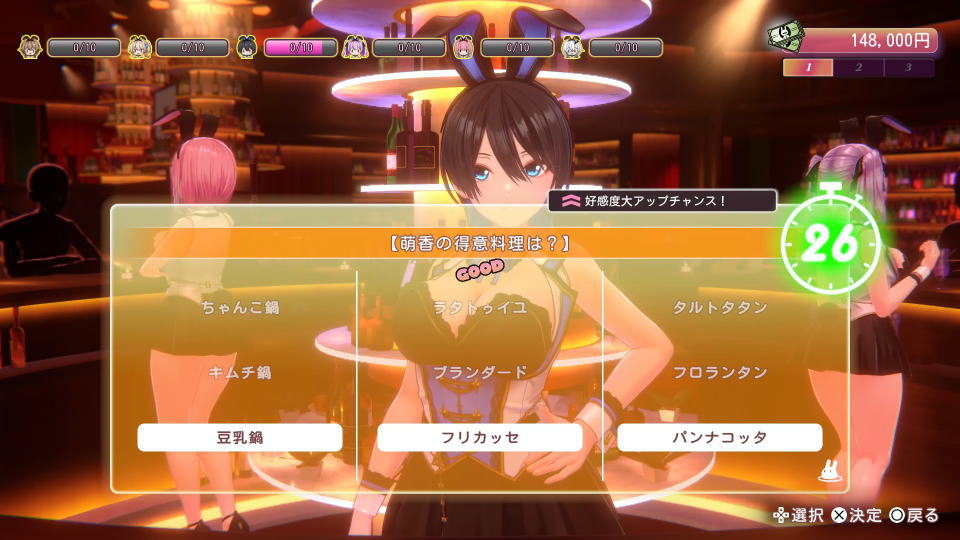Image resolution: width=960 pixels, height=540 pixels.
Task: Switch to page 3 tab
Action: [x=908, y=68]
